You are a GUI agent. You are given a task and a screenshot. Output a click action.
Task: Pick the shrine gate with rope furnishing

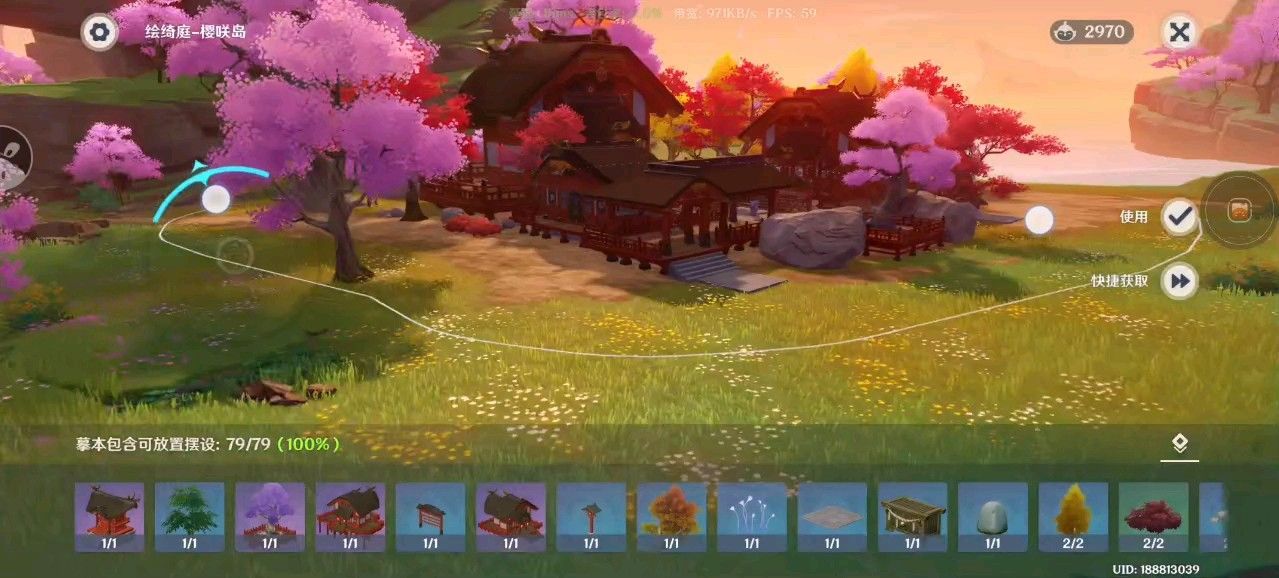point(912,516)
